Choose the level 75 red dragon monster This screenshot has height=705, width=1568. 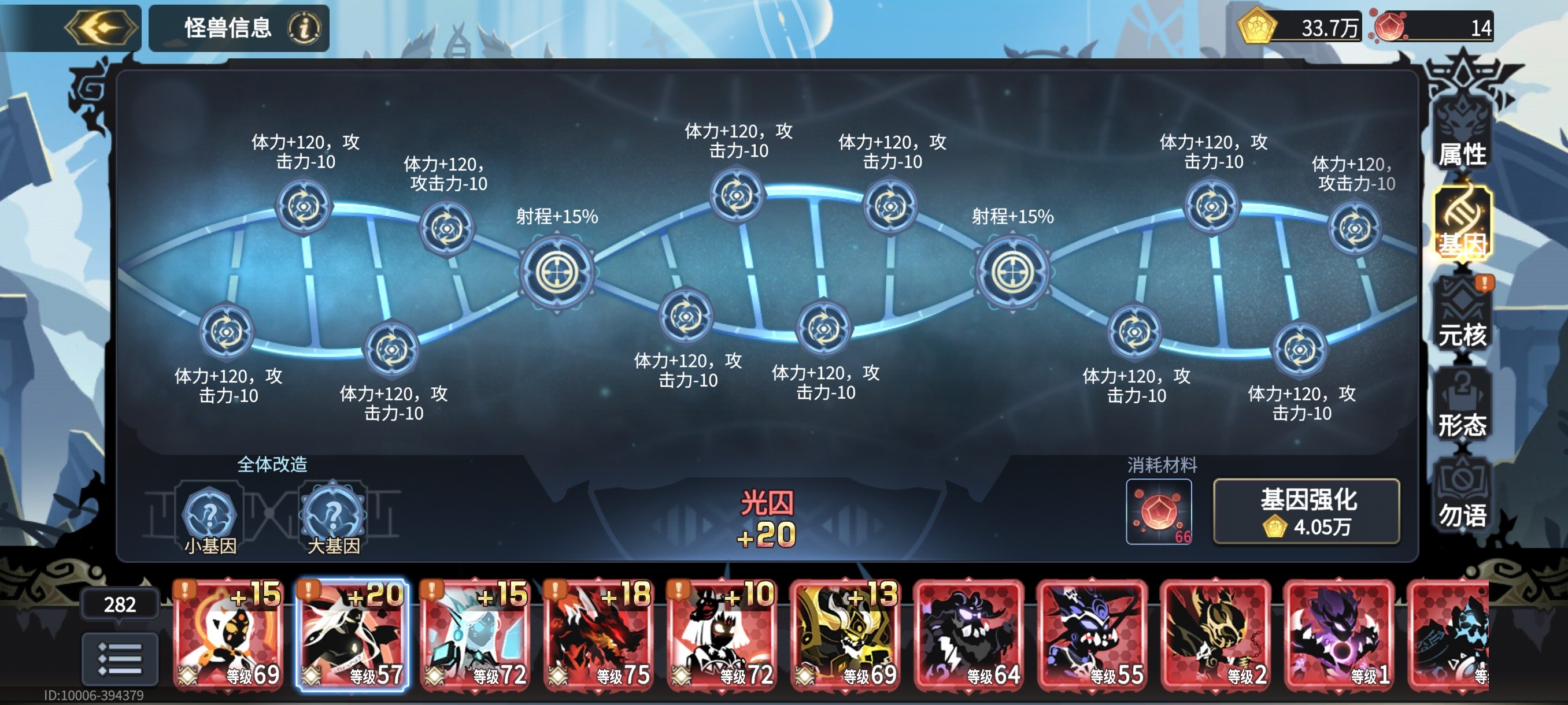600,635
